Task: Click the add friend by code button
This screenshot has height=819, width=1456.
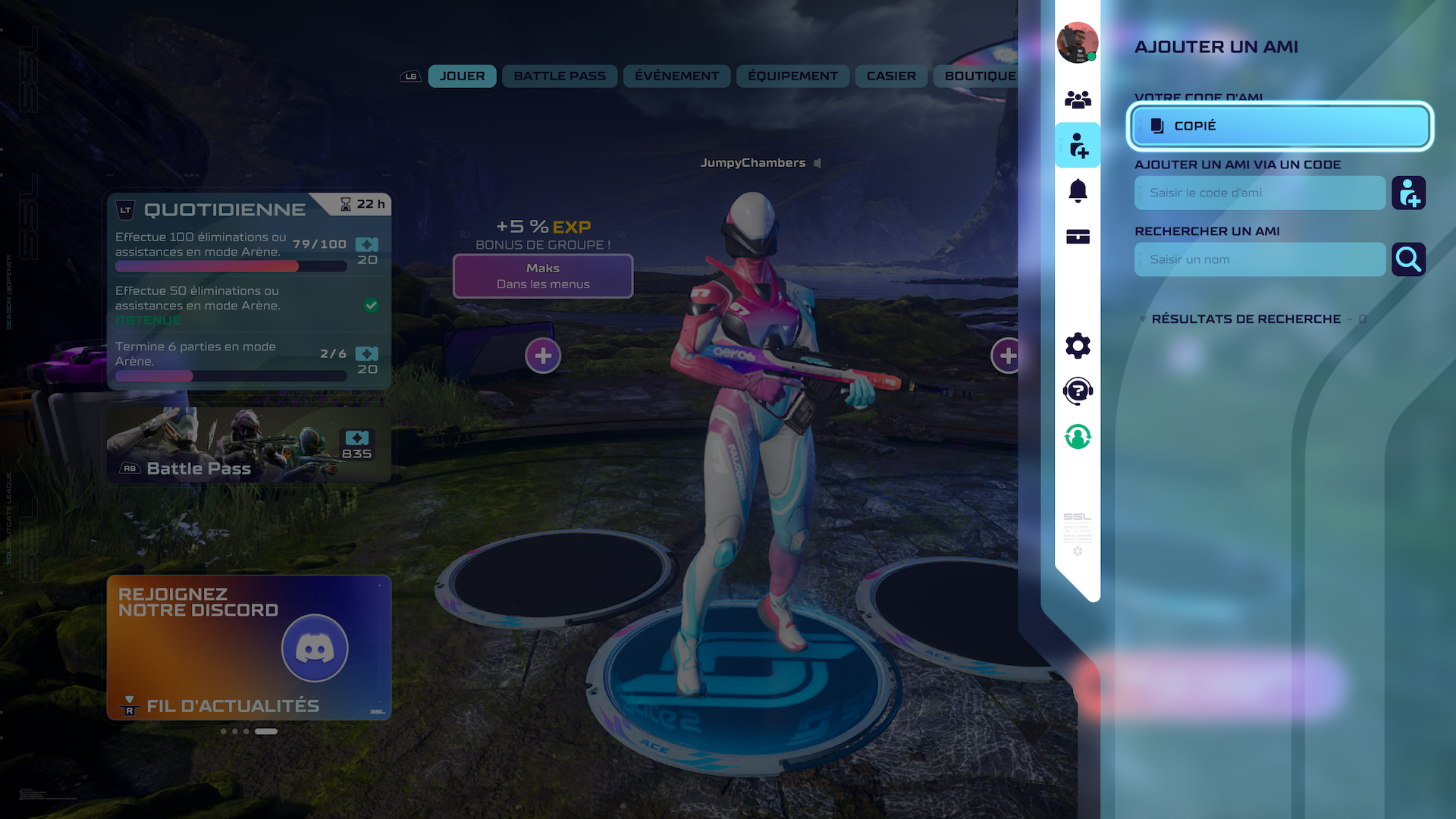Action: pyautogui.click(x=1408, y=193)
